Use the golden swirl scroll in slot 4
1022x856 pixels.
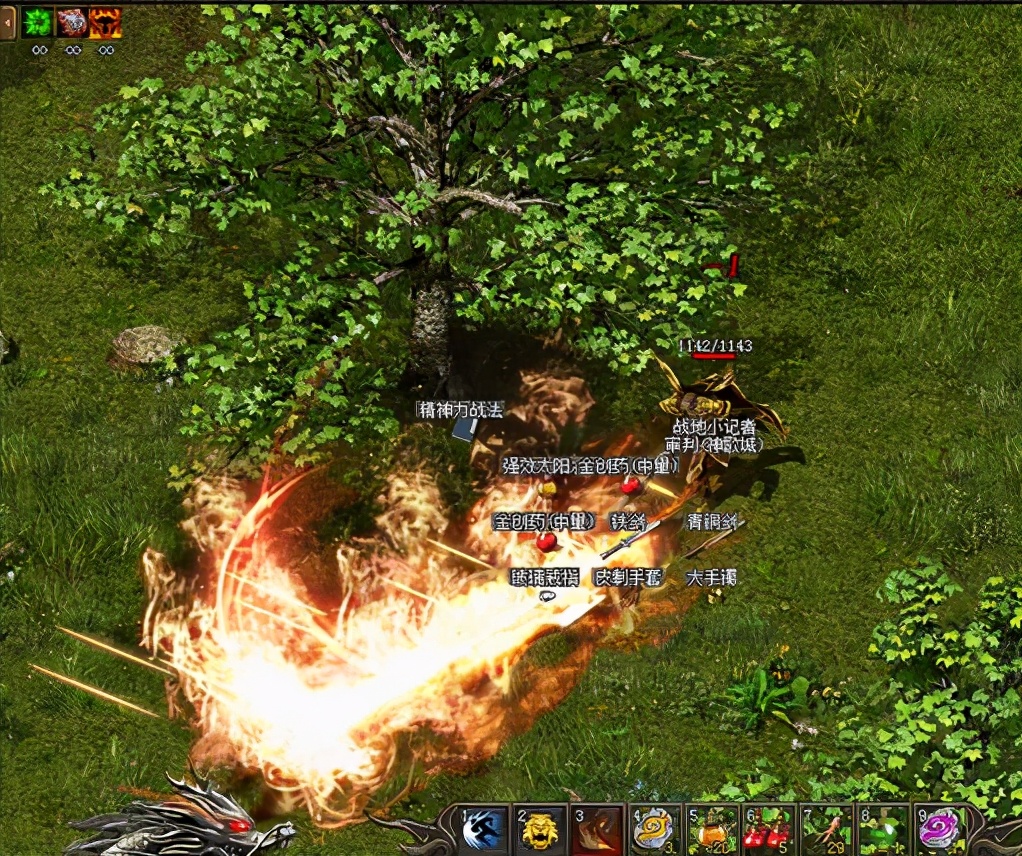656,830
